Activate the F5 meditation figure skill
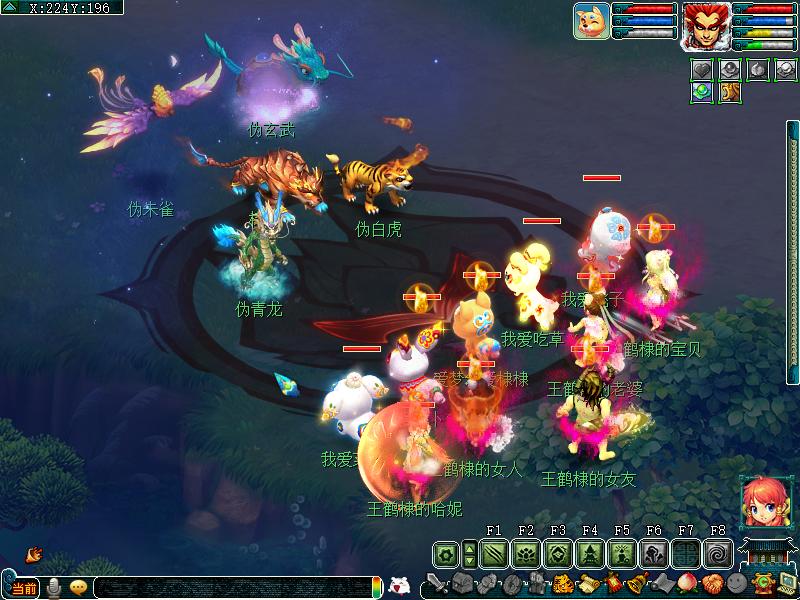800x600 pixels. pyautogui.click(x=622, y=553)
